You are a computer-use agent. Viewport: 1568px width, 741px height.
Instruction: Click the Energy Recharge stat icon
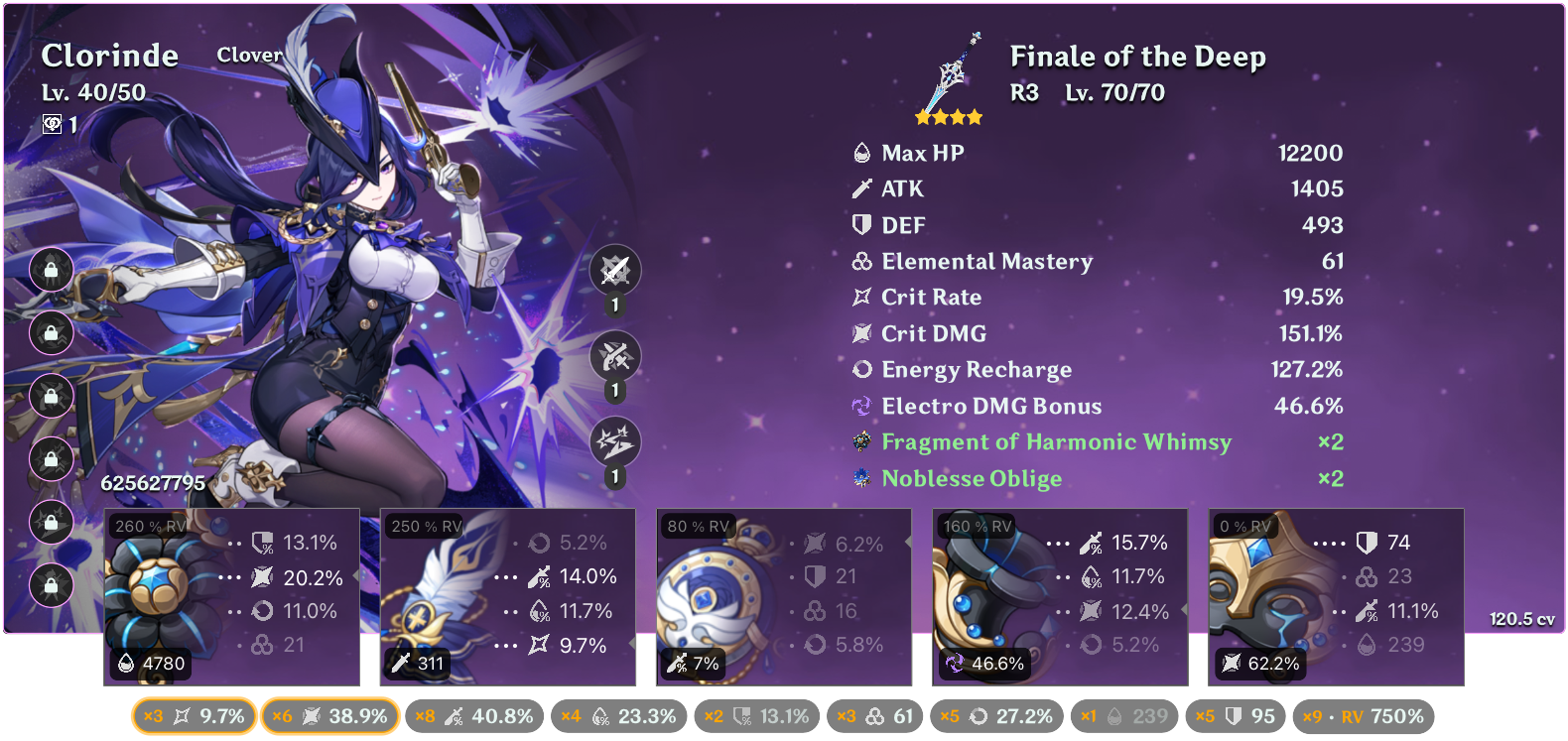point(860,369)
